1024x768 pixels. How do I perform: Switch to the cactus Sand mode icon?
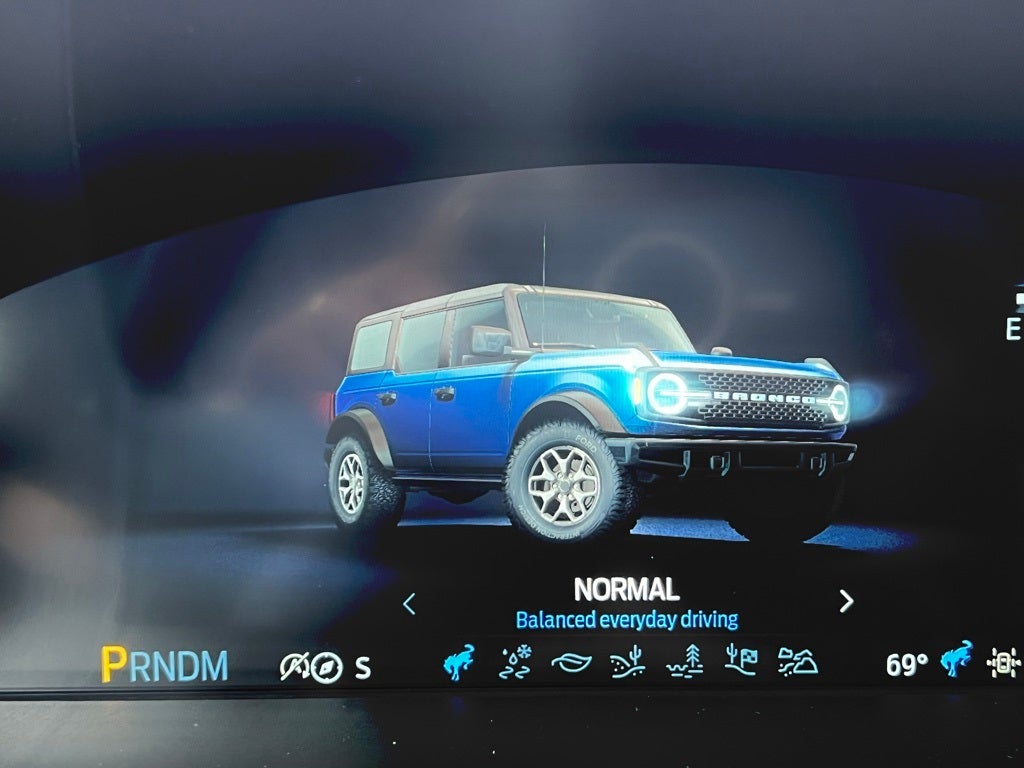pos(627,663)
